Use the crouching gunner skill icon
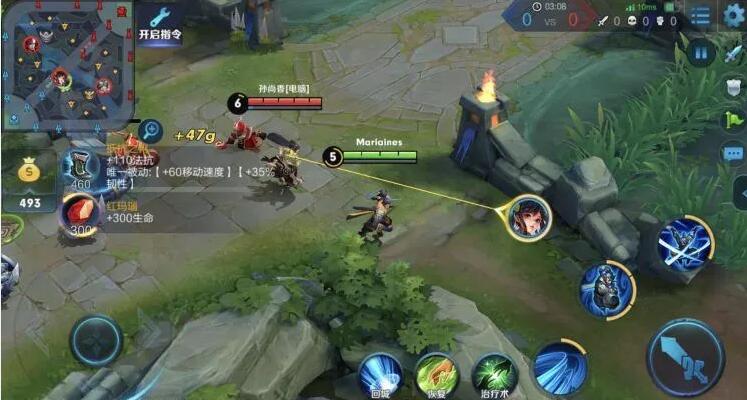This screenshot has width=747, height=400. [x=607, y=289]
